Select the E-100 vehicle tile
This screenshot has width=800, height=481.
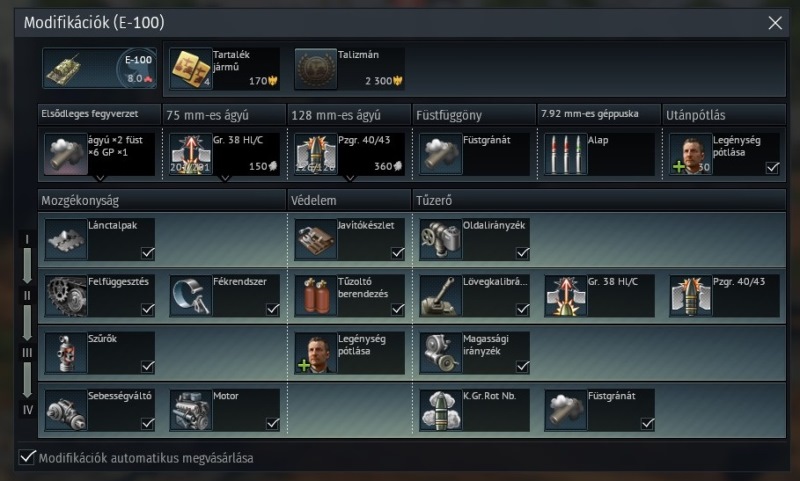coord(99,69)
